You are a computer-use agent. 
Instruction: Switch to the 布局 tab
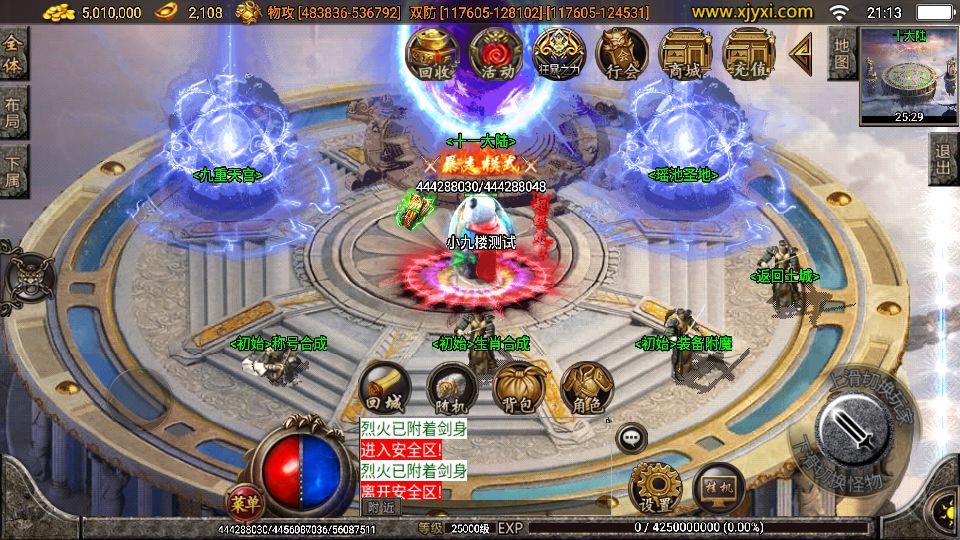[13, 111]
